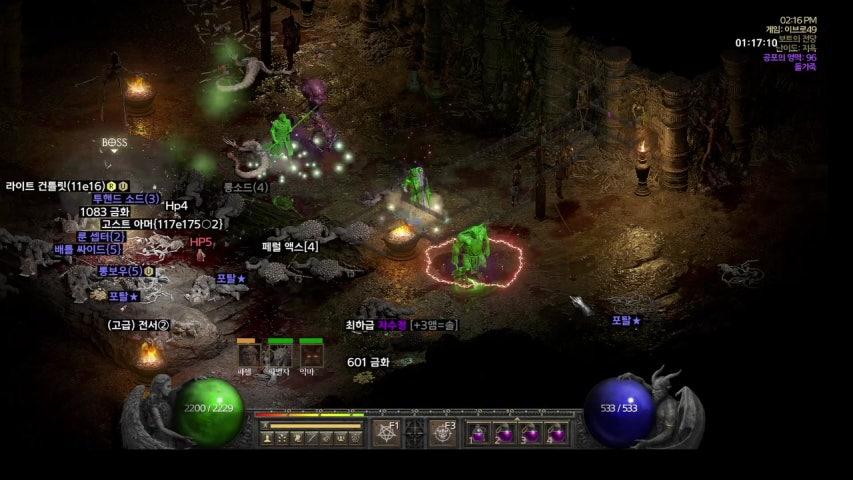Pick up the (고급) 전서 item label
This screenshot has width=853, height=480.
[x=139, y=325]
